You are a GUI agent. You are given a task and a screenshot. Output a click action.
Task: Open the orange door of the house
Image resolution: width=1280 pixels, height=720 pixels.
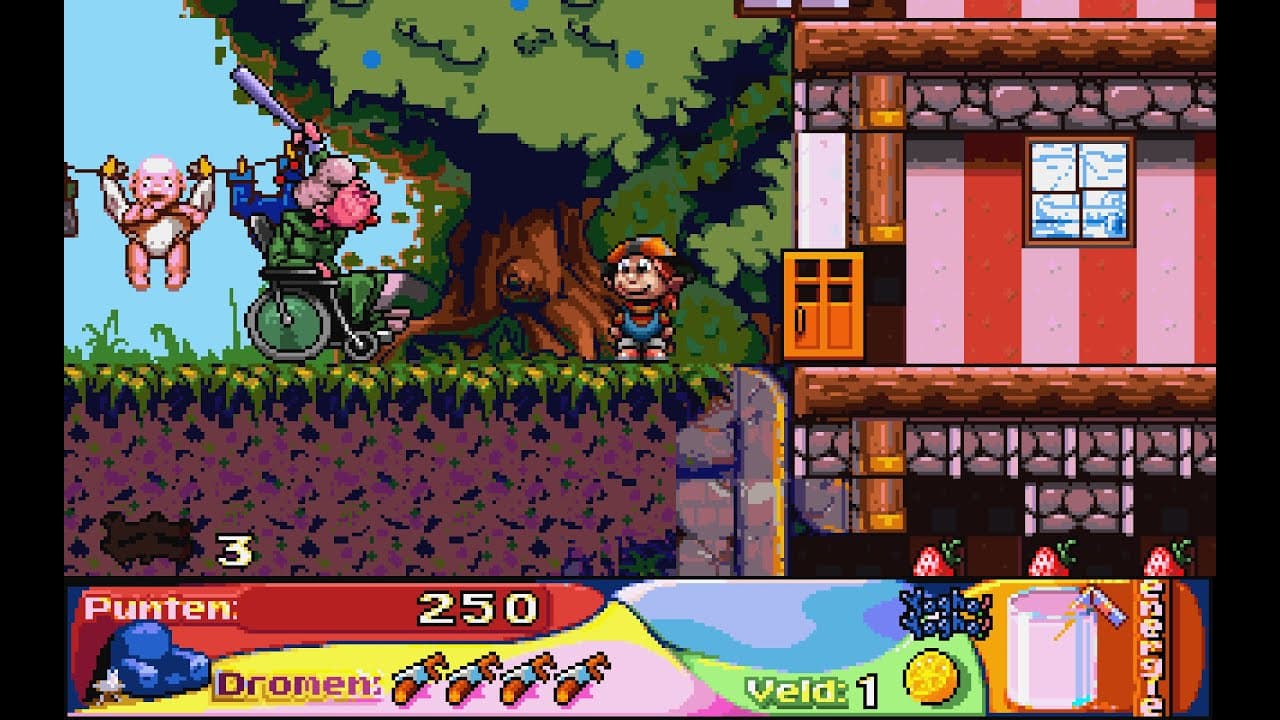pos(825,305)
